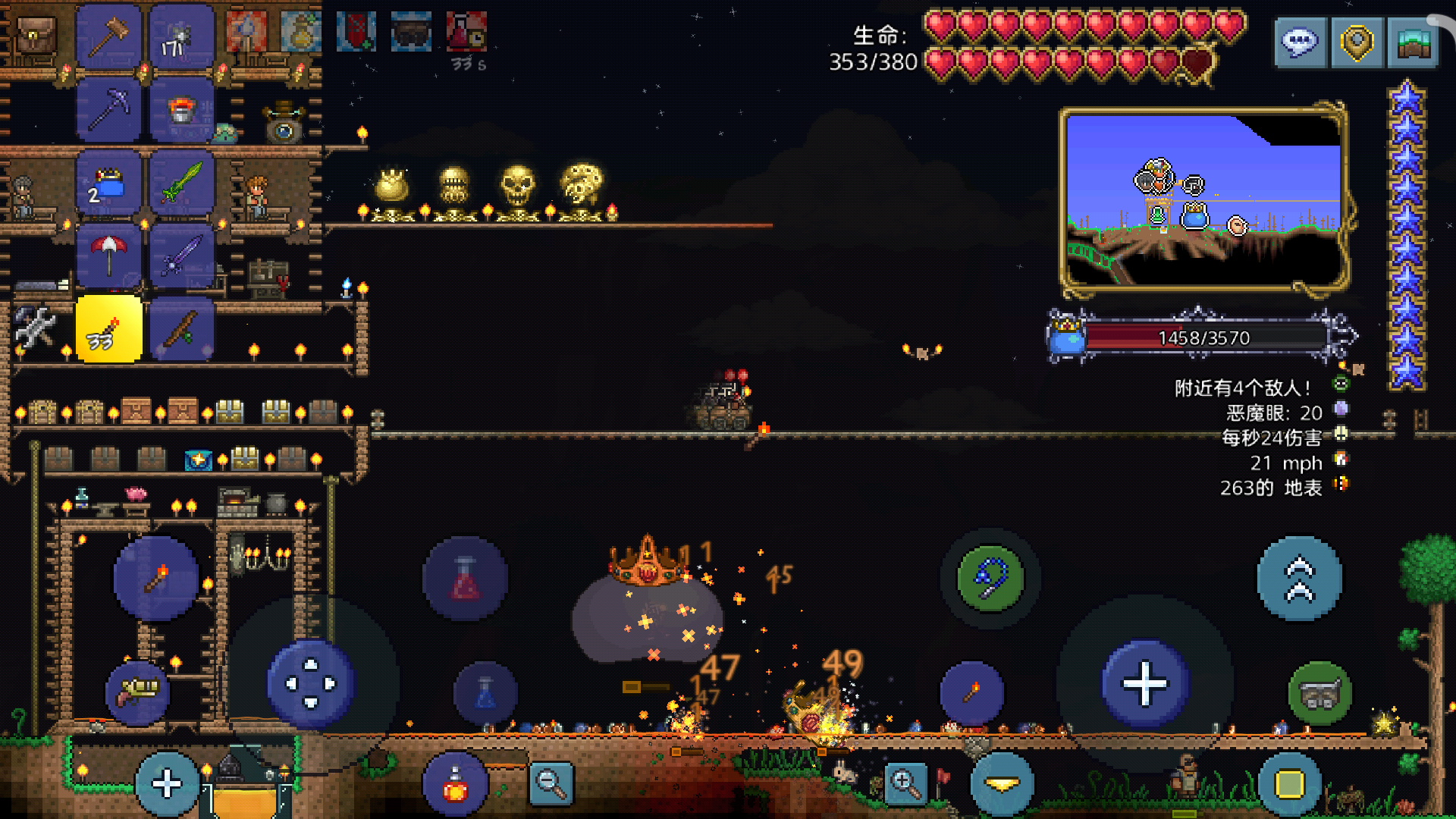The width and height of the screenshot is (1456, 819).
Task: Summon the minecart mount button
Action: [x=1319, y=693]
